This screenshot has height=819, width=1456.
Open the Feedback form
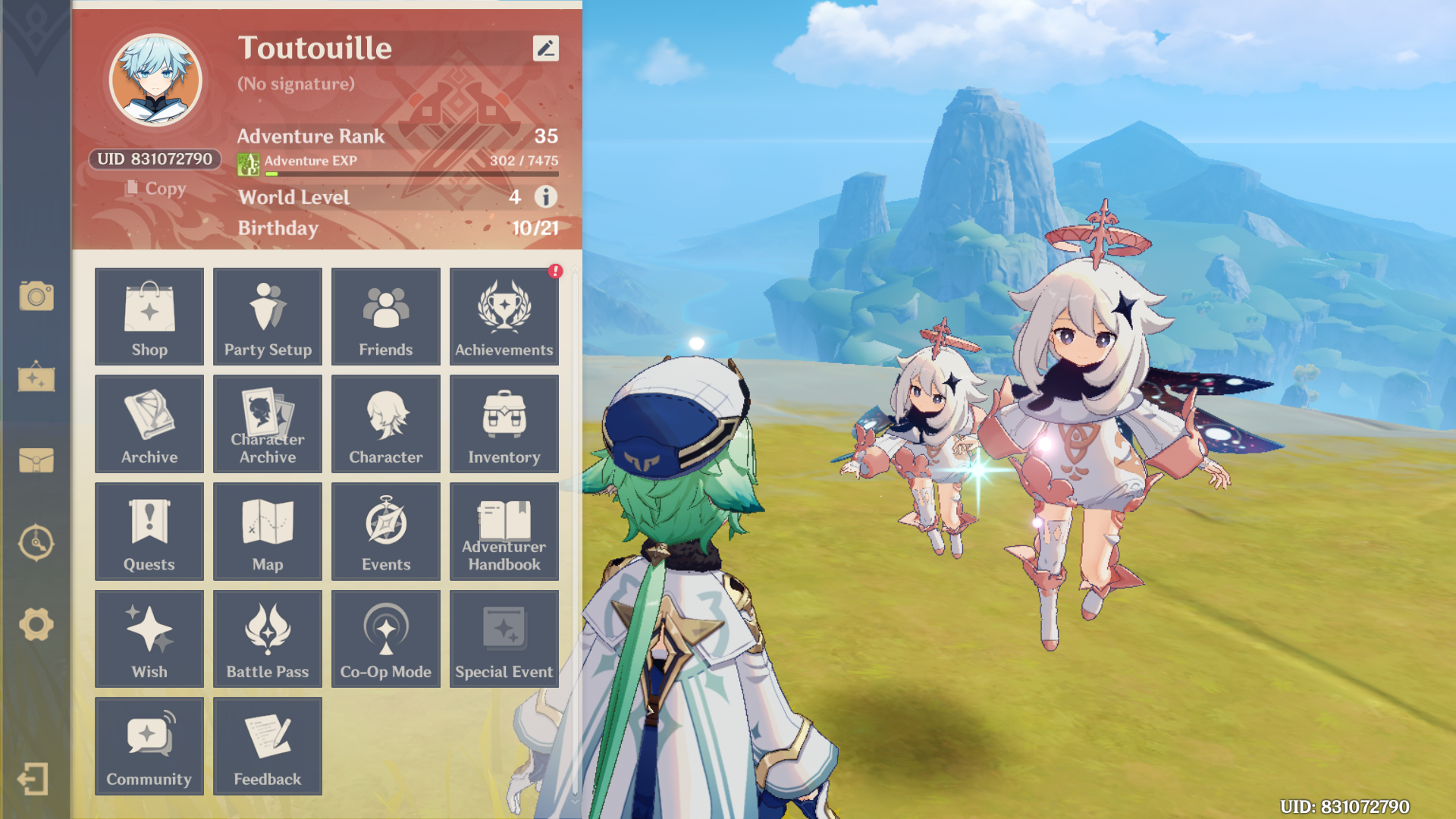(x=267, y=746)
